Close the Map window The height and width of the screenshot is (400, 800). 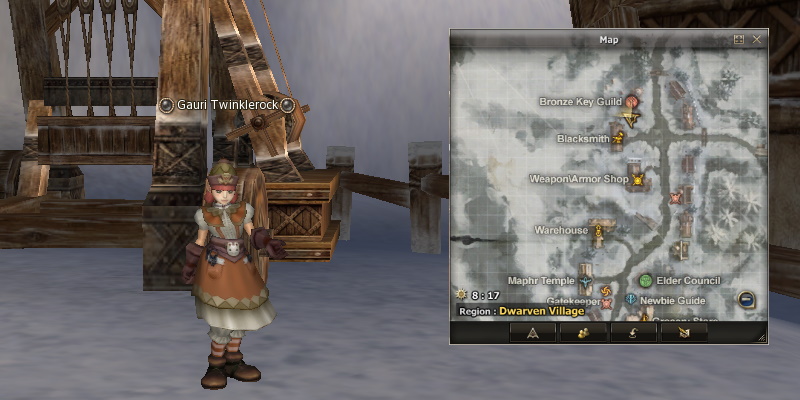click(x=757, y=40)
